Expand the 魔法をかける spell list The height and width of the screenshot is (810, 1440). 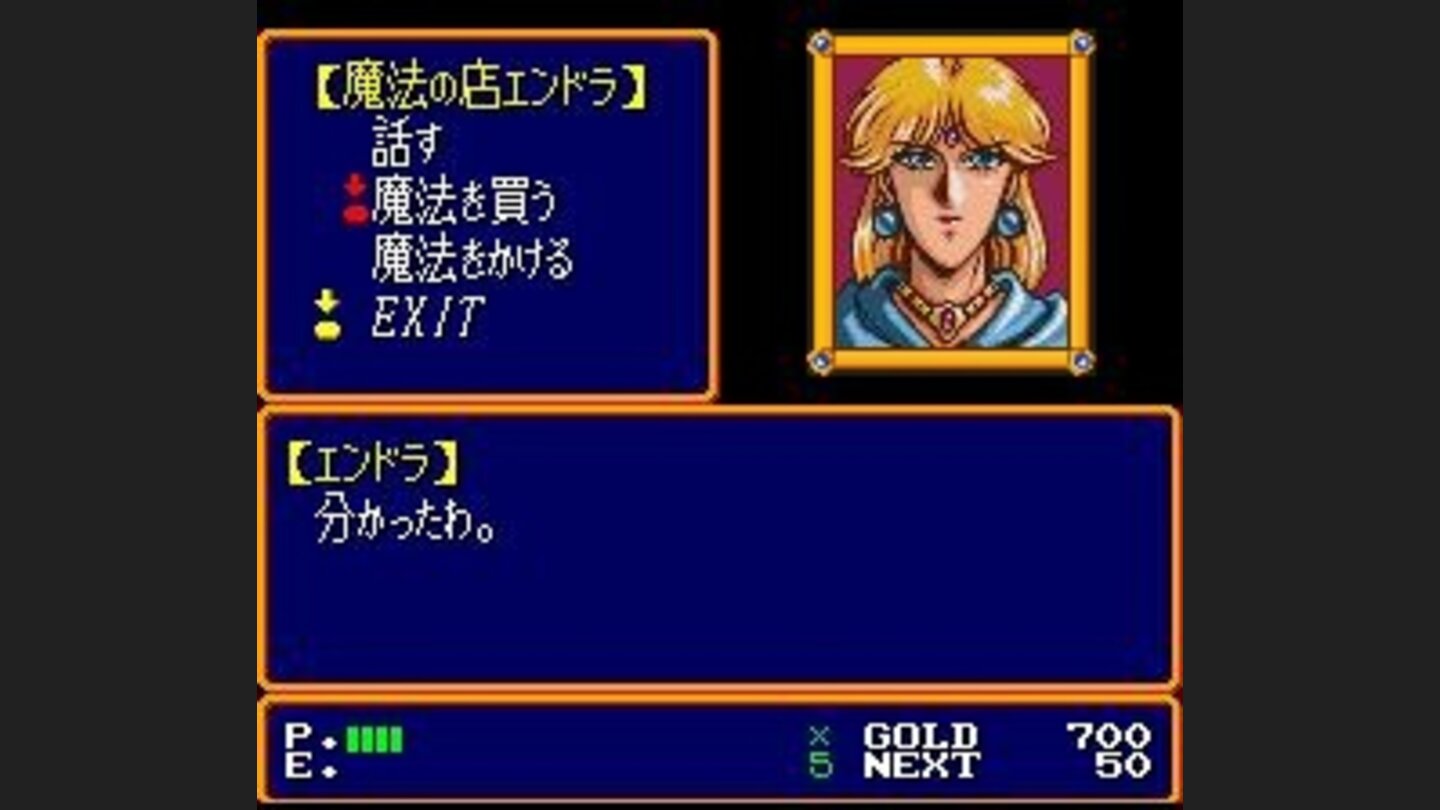point(470,257)
